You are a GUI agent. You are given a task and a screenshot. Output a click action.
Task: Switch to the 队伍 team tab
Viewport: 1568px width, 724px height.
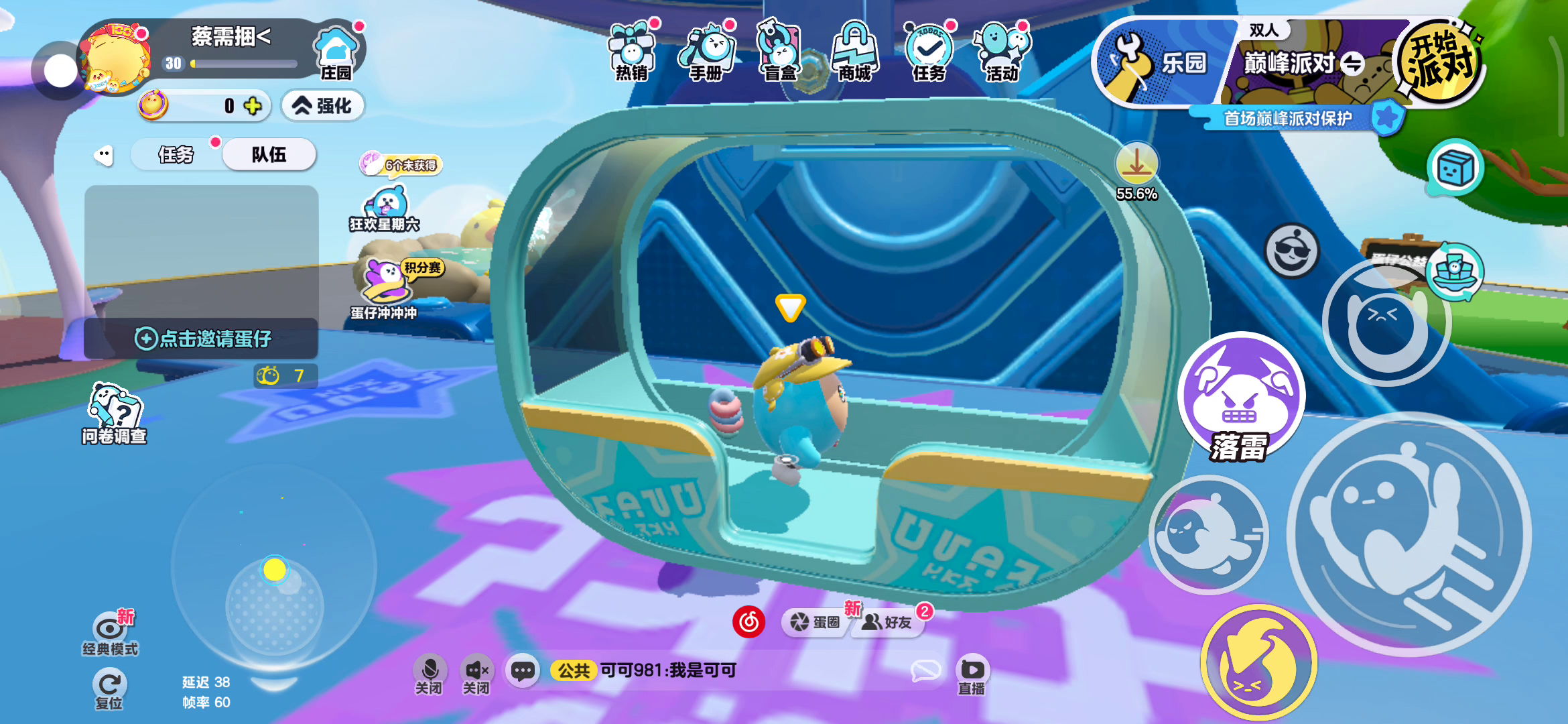tap(269, 155)
